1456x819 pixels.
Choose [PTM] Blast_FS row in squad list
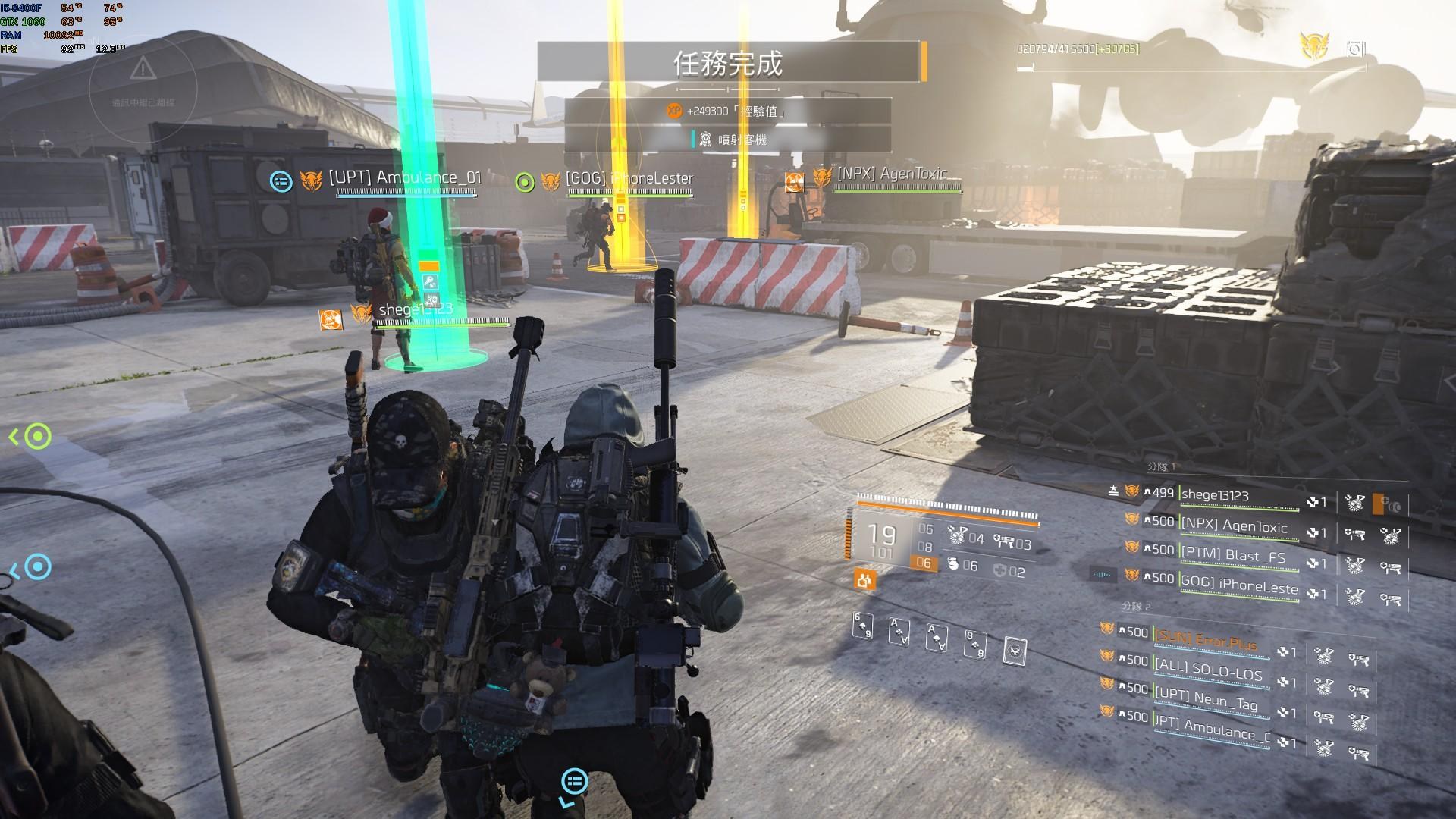click(1234, 555)
